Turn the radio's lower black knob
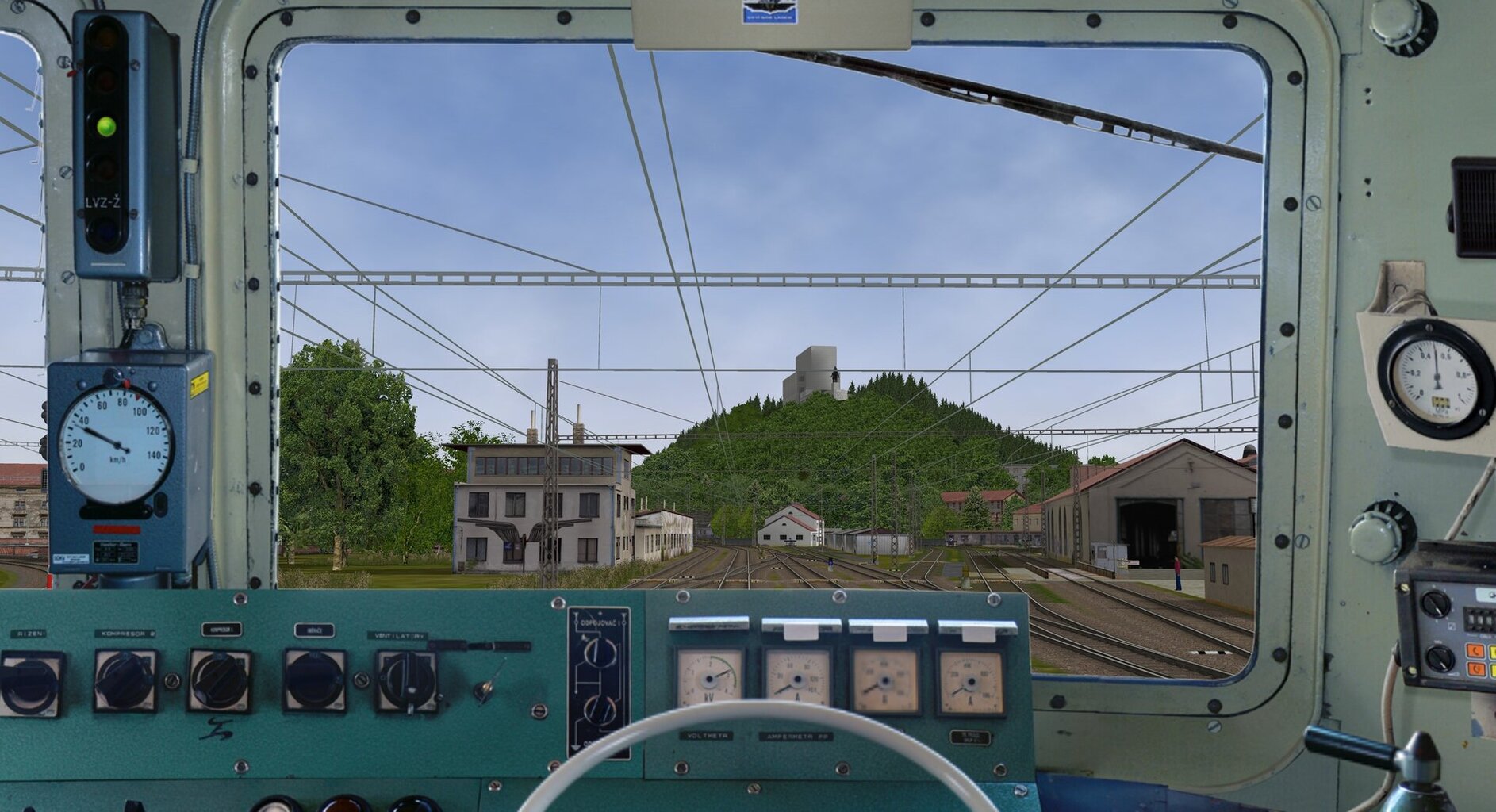Viewport: 1496px width, 812px height. click(1439, 657)
